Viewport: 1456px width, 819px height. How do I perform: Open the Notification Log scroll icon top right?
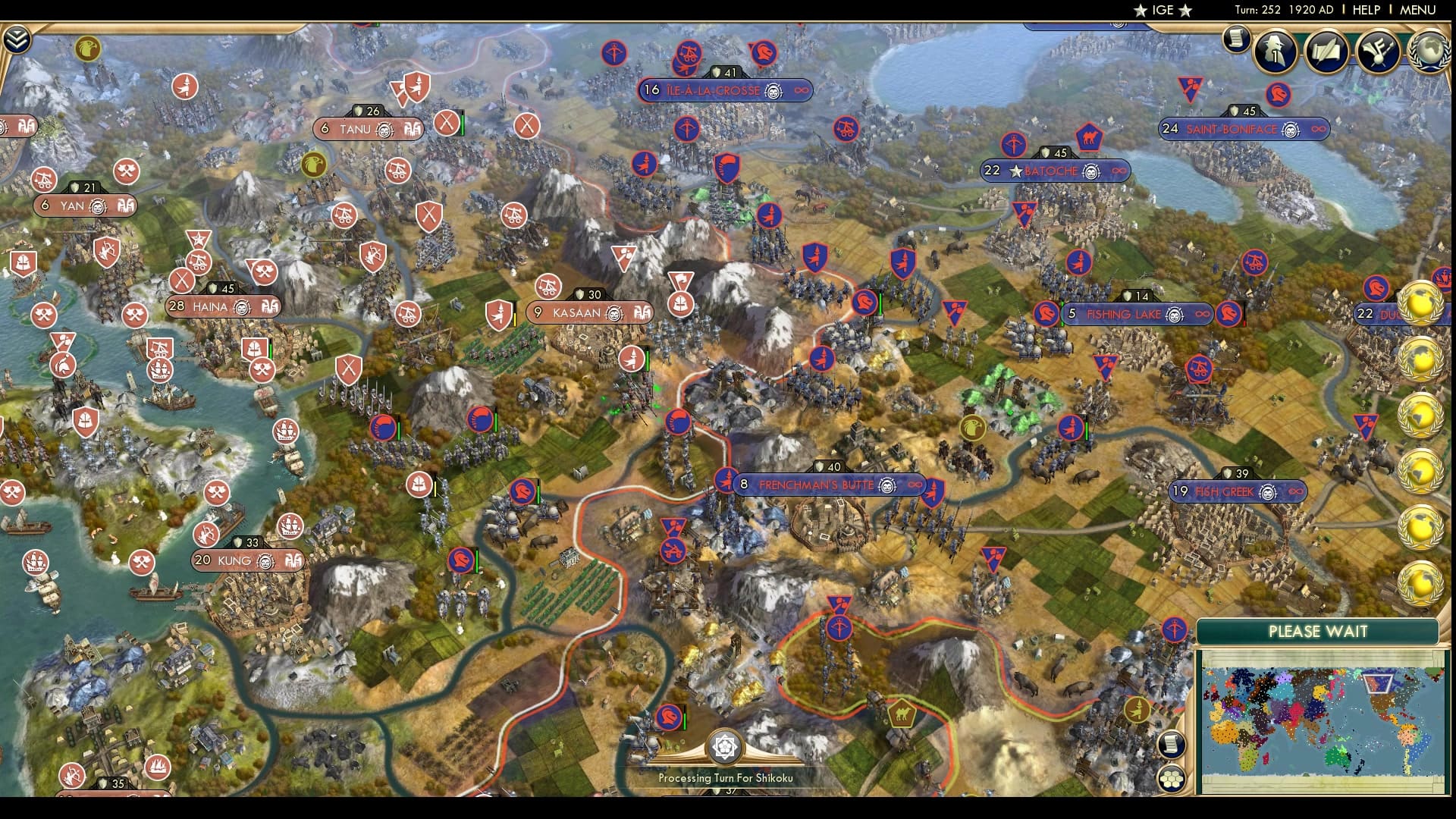point(1238,42)
